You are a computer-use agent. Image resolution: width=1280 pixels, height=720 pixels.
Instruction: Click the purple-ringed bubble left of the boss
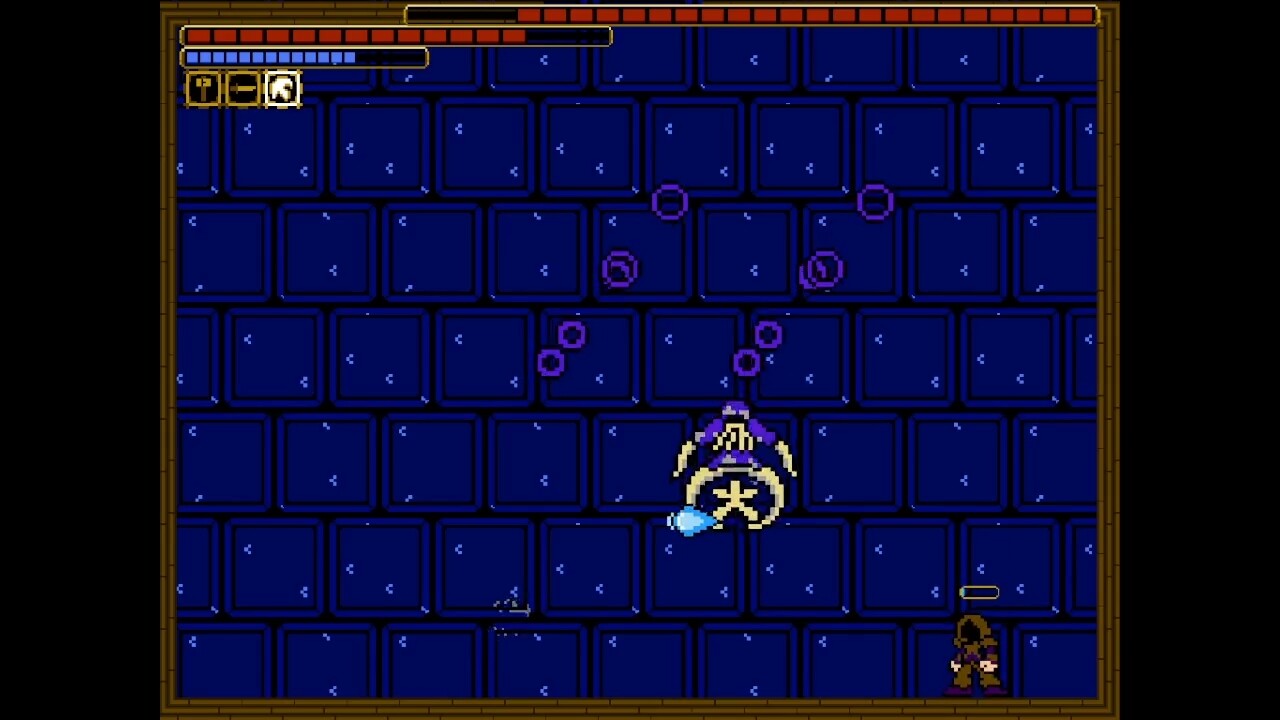click(618, 268)
